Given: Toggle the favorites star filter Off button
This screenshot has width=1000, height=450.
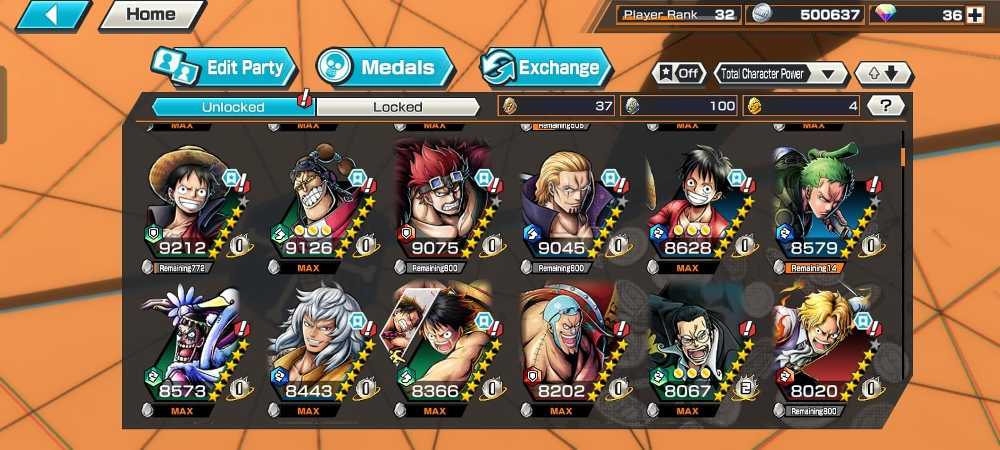Looking at the screenshot, I should tap(677, 73).
